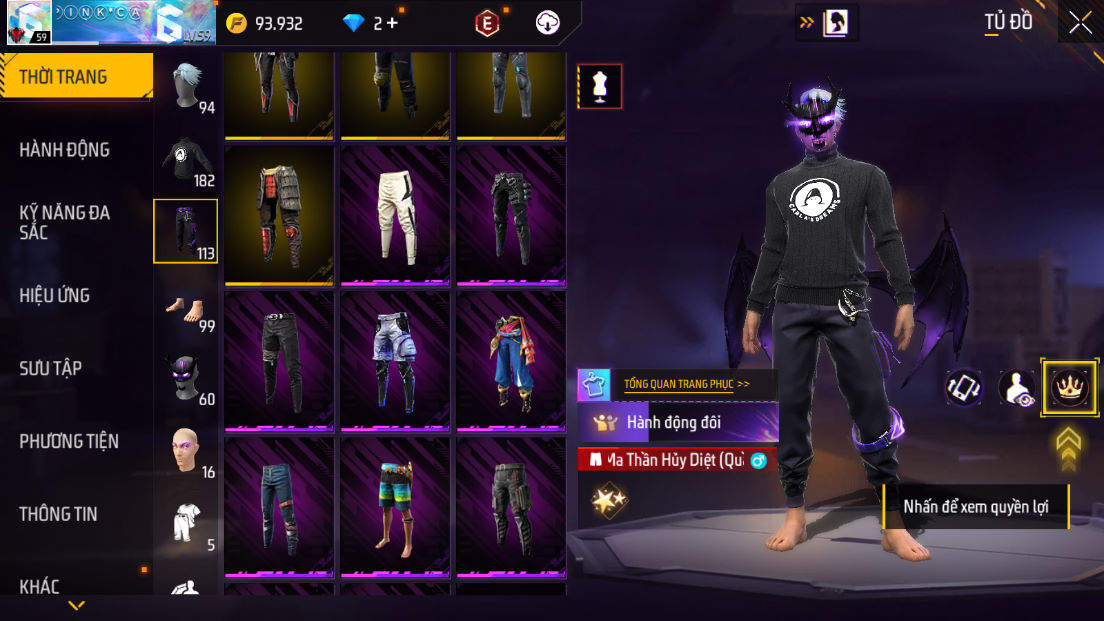Pick the purple-eyed mask subcategory
The width and height of the screenshot is (1104, 621).
click(187, 380)
